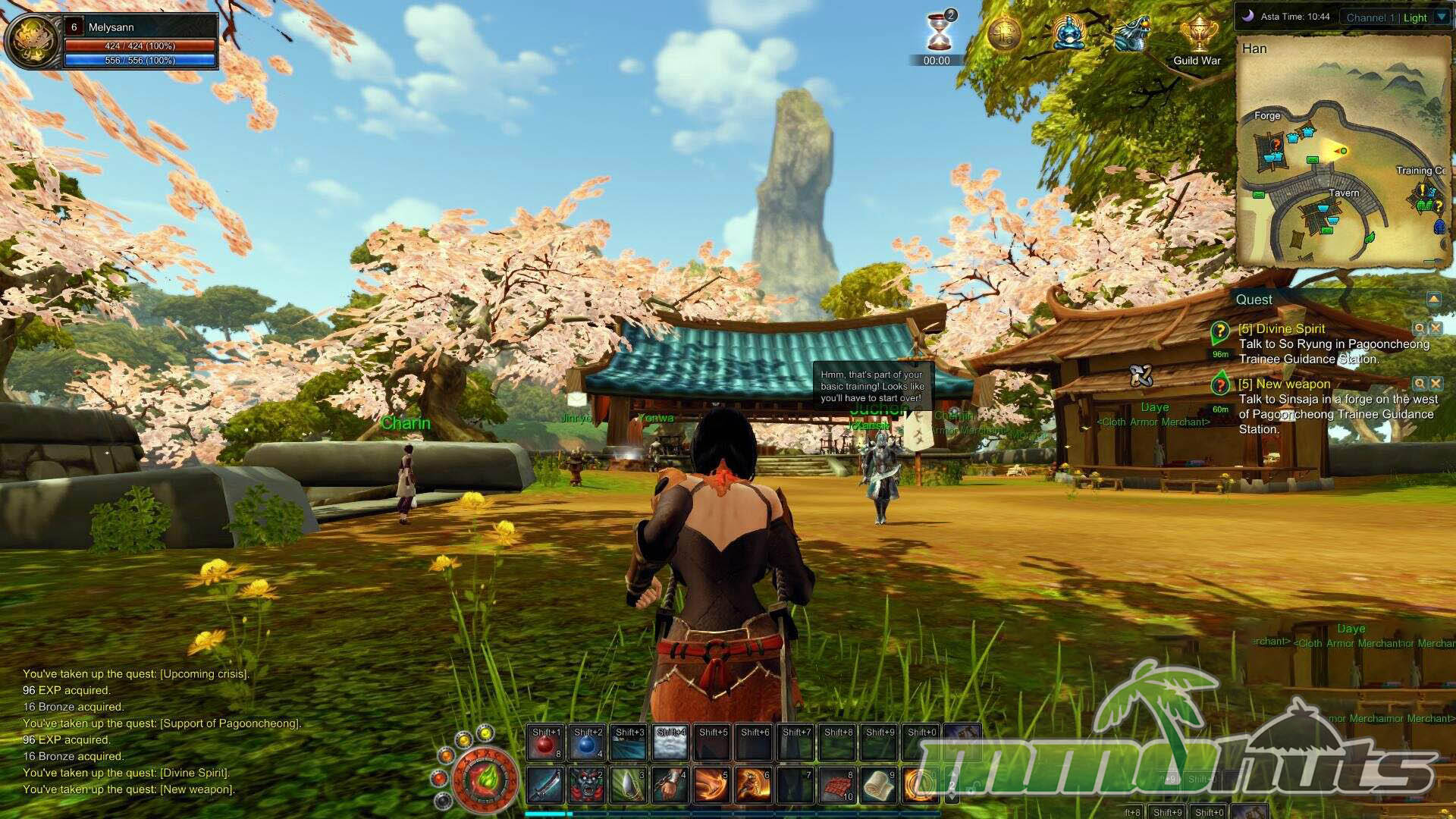
Task: Activate the red demon mask skill
Action: pos(586,785)
